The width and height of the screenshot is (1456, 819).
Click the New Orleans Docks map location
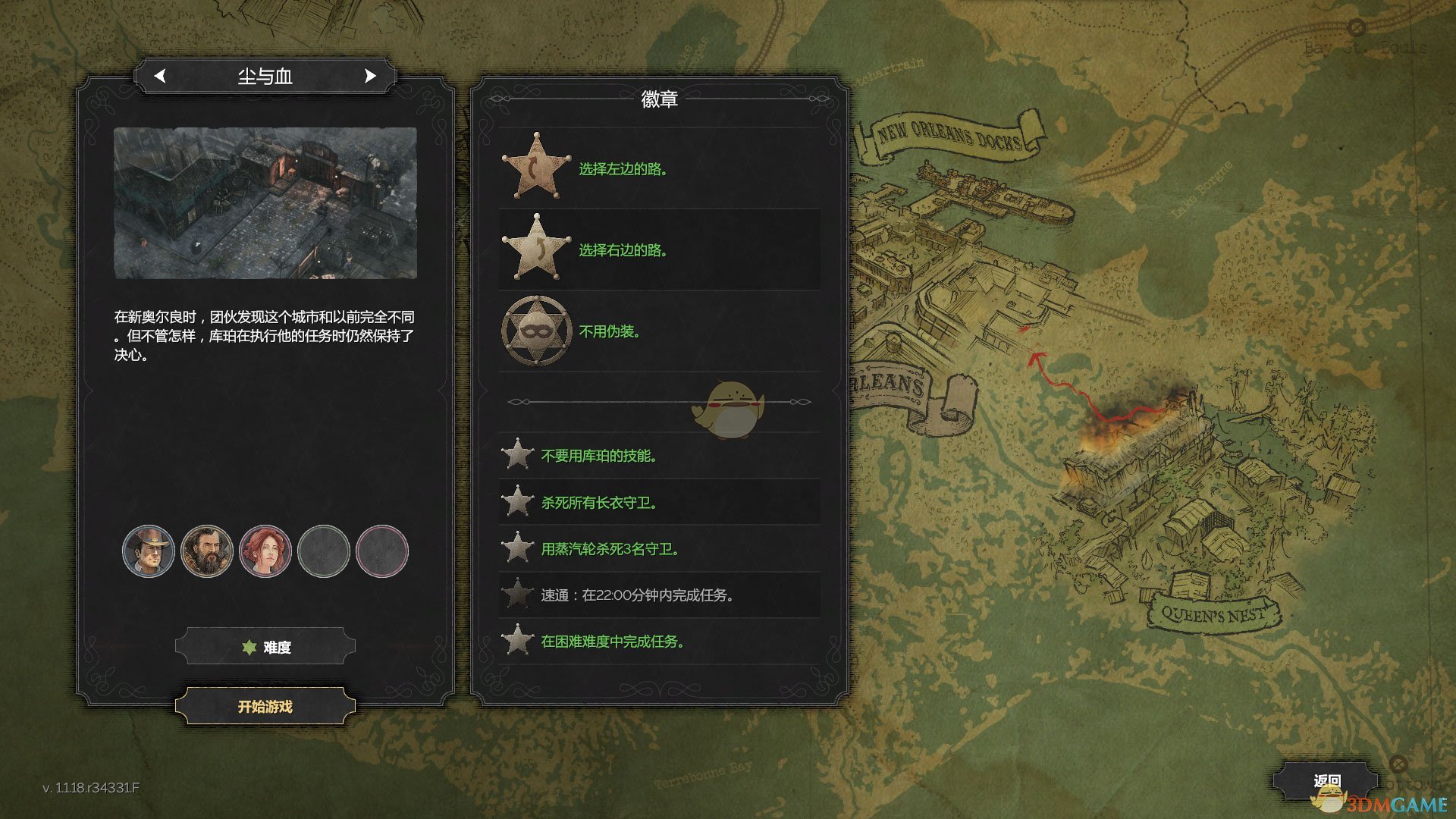click(x=949, y=136)
